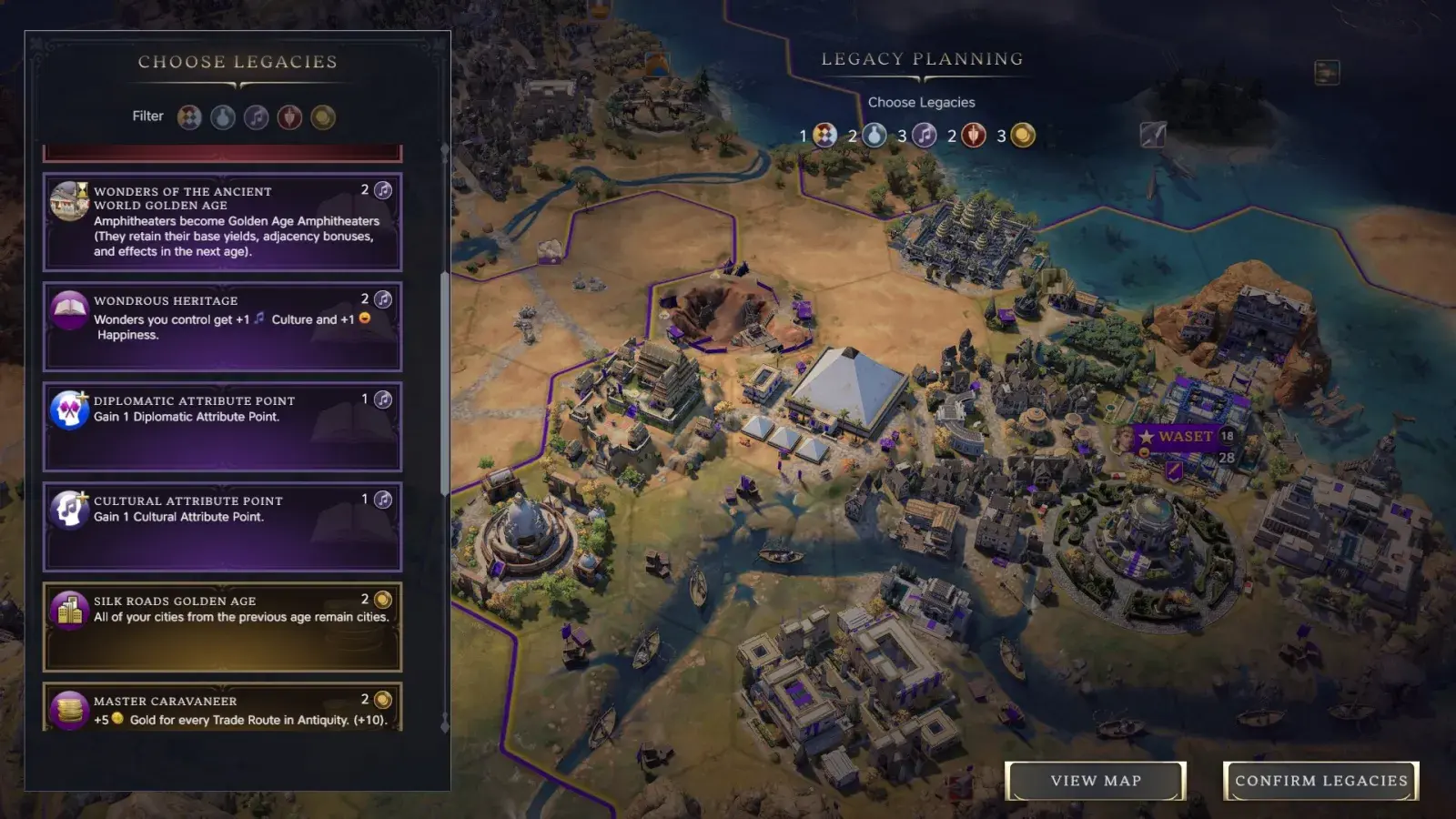Filter legacies by the wildcard attribute icon

point(187,116)
